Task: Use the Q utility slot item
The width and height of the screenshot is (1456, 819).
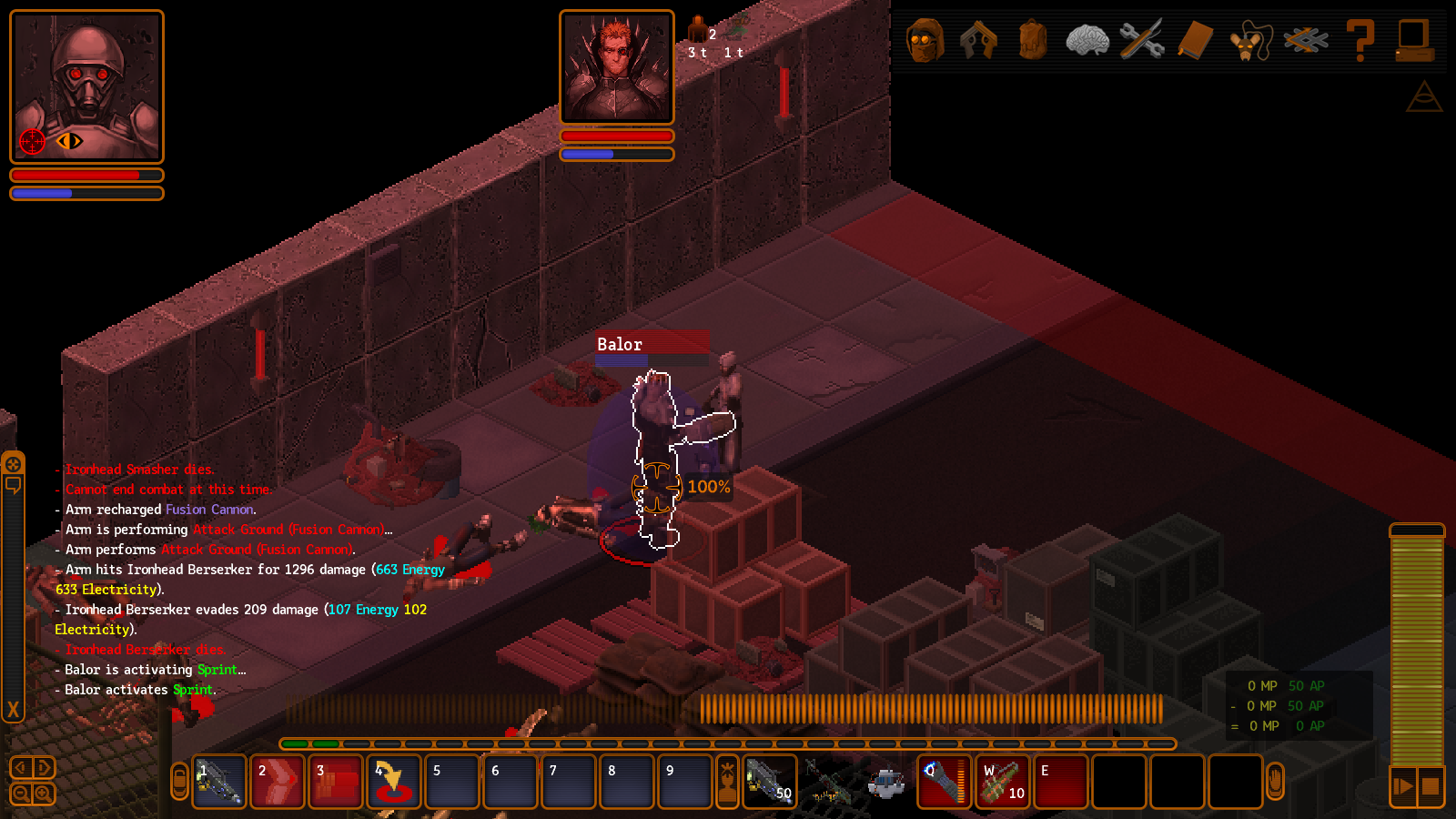Action: (x=944, y=782)
